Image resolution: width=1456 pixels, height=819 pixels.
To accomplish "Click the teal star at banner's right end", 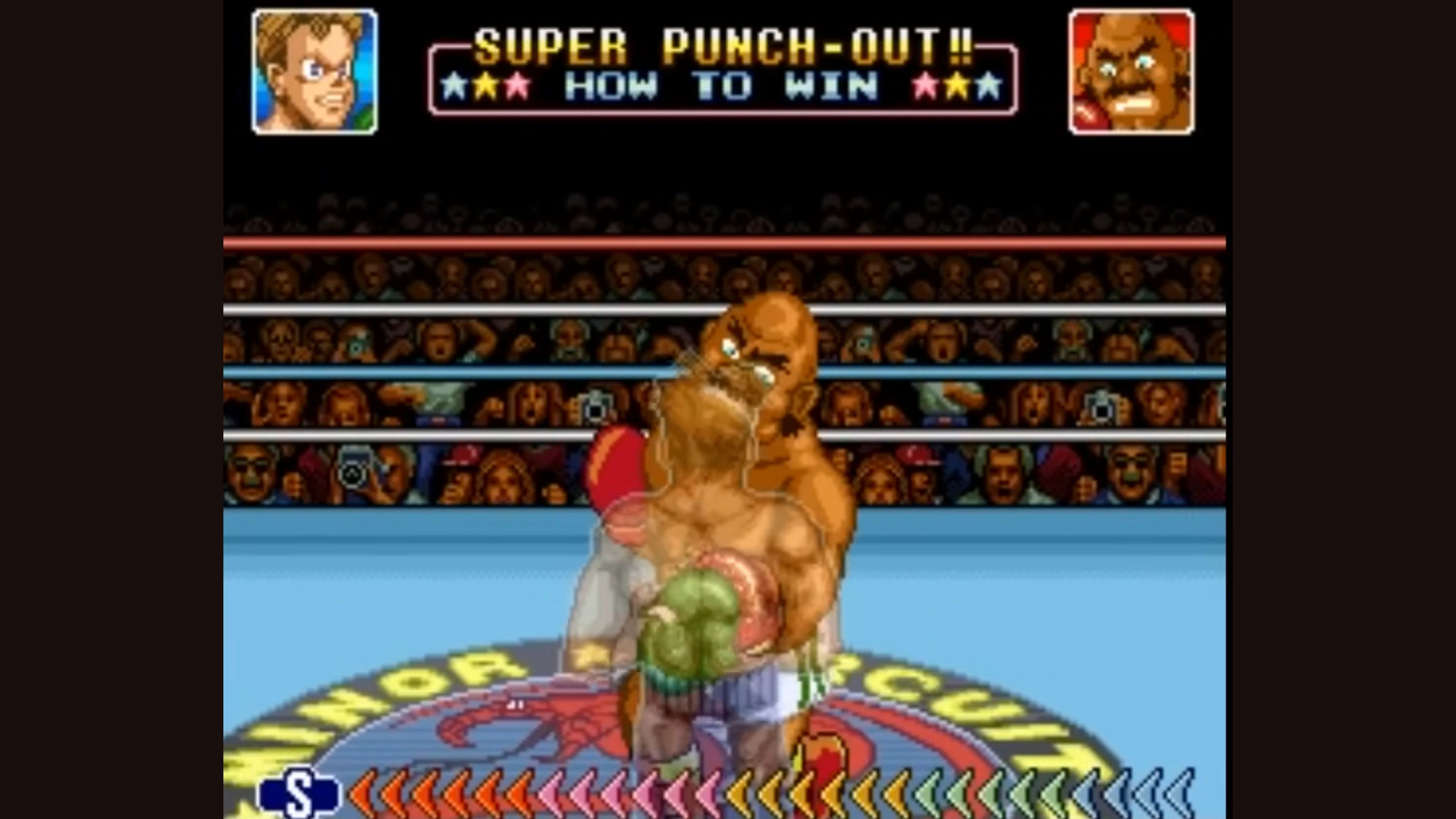I will click(x=987, y=85).
